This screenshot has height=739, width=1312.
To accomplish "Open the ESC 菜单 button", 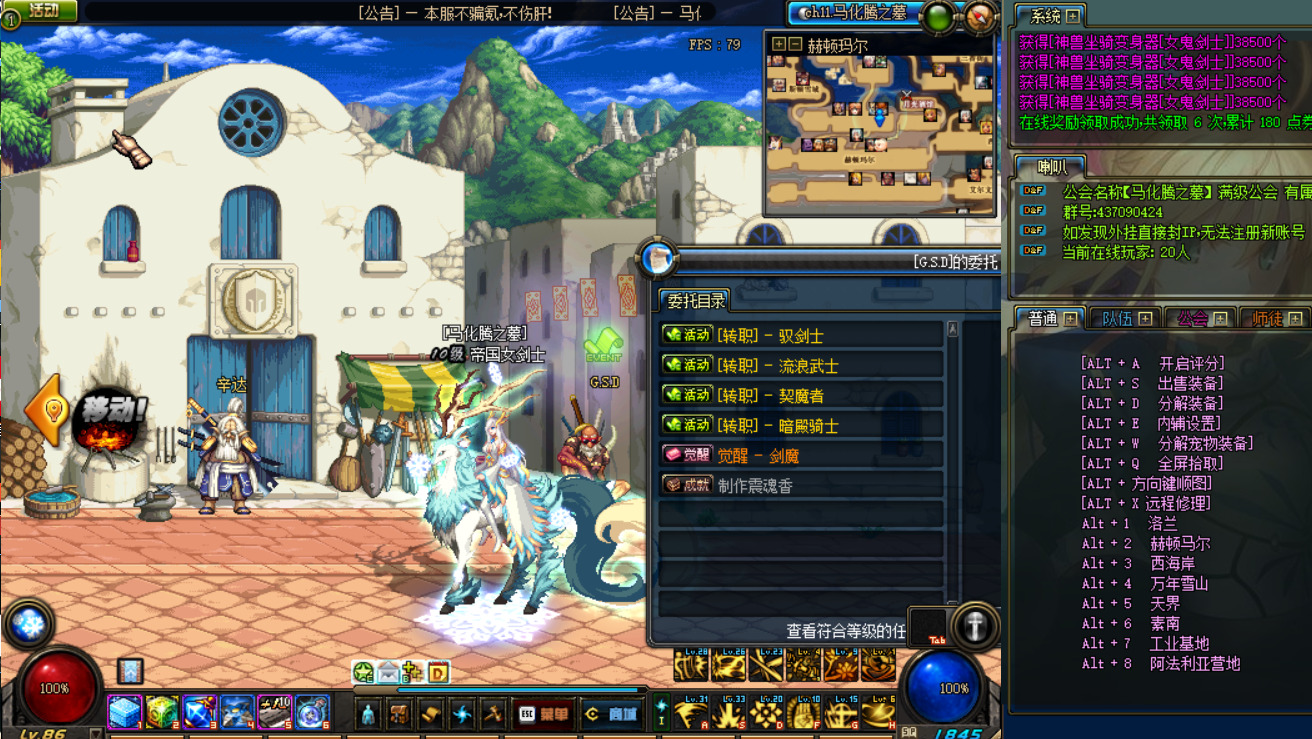I will coord(544,714).
